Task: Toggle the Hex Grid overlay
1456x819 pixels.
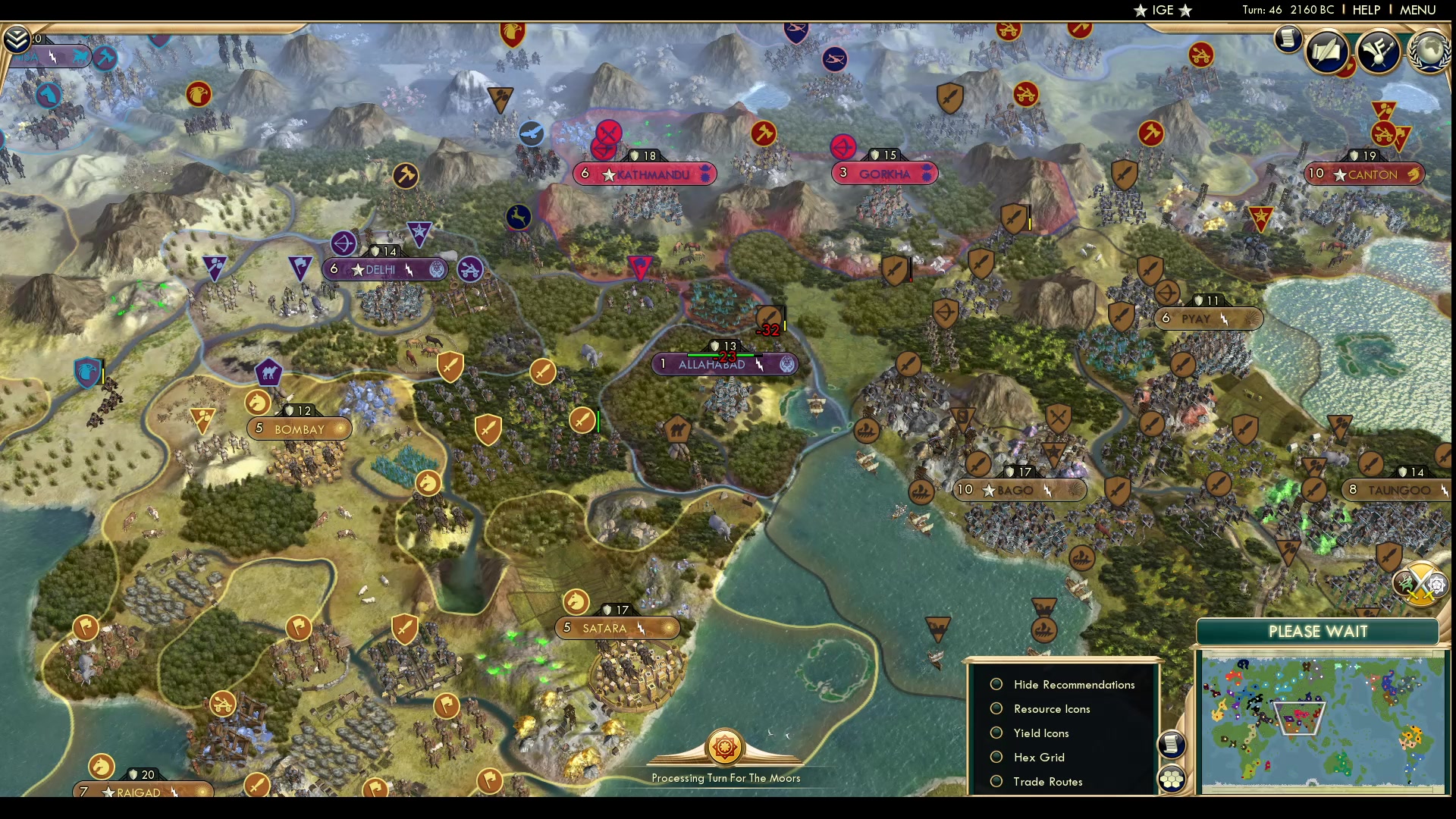Action: [996, 757]
